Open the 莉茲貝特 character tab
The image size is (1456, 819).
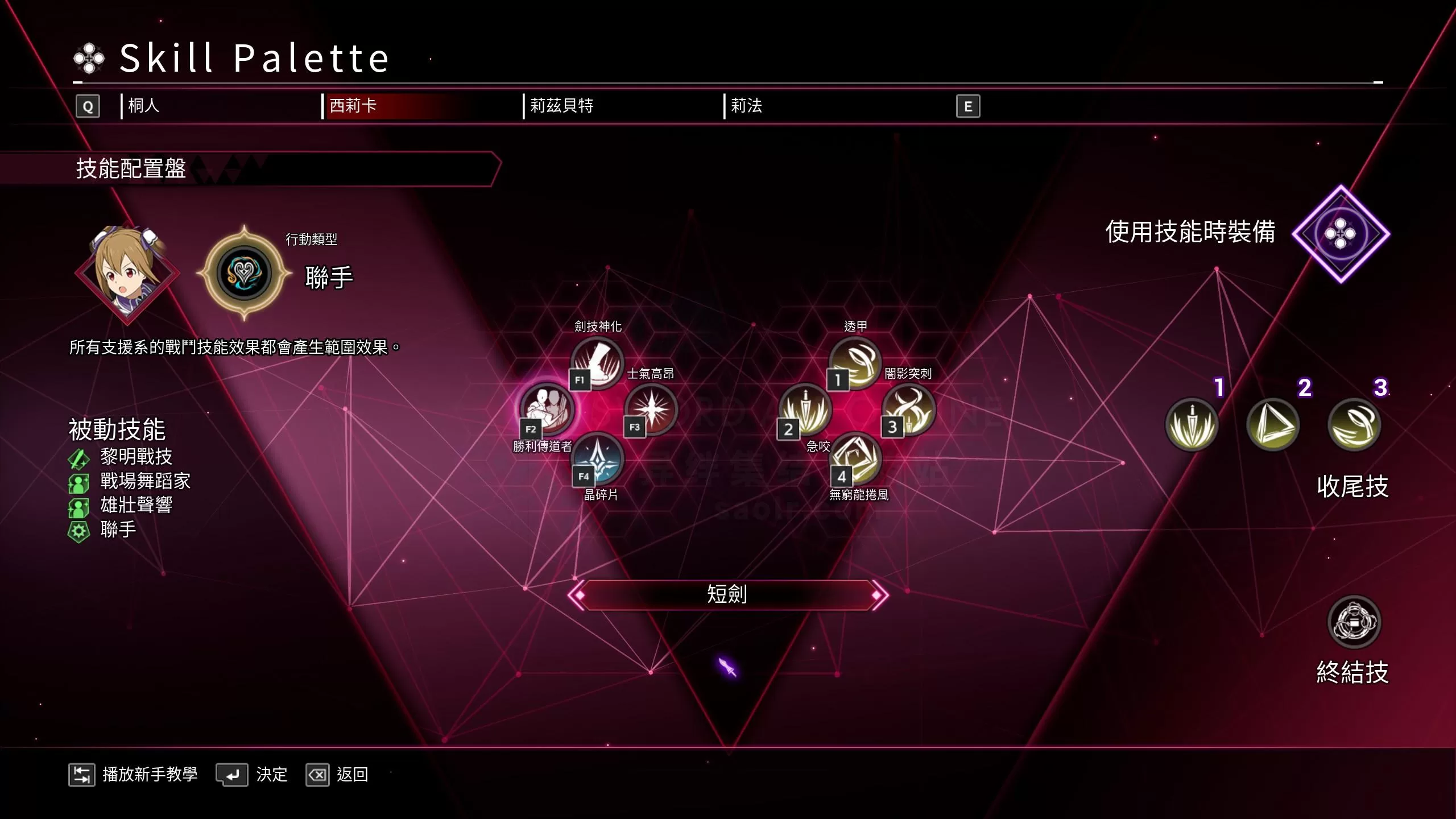coord(561,106)
